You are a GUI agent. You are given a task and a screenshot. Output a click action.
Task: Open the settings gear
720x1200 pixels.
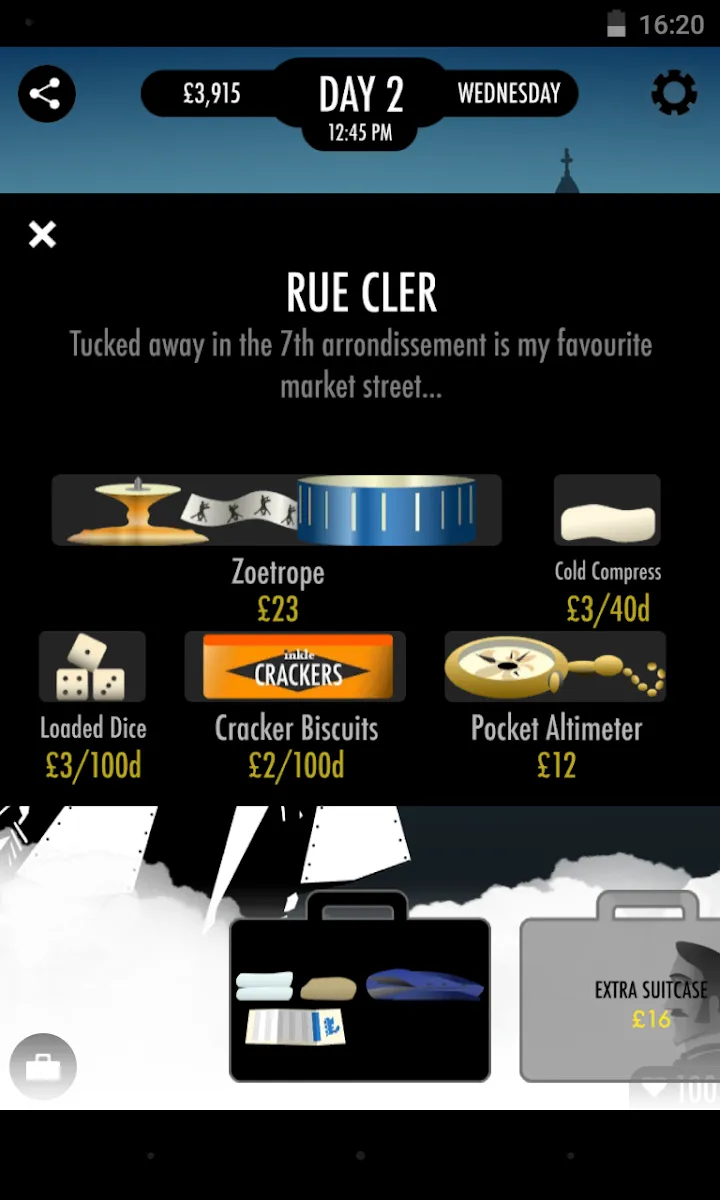tap(674, 95)
